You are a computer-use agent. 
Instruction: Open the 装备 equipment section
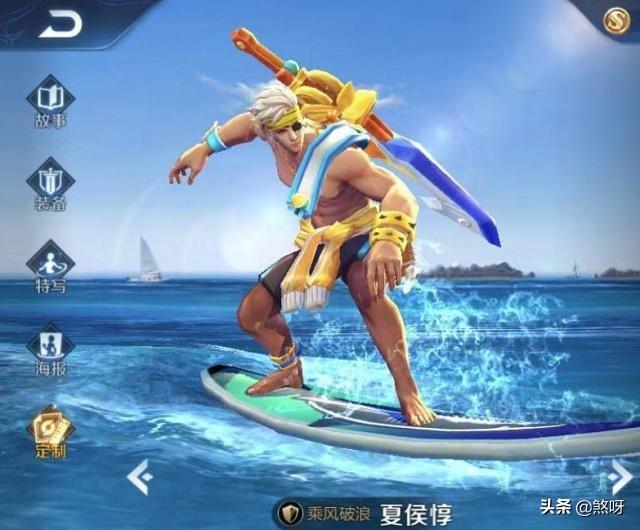pyautogui.click(x=50, y=184)
